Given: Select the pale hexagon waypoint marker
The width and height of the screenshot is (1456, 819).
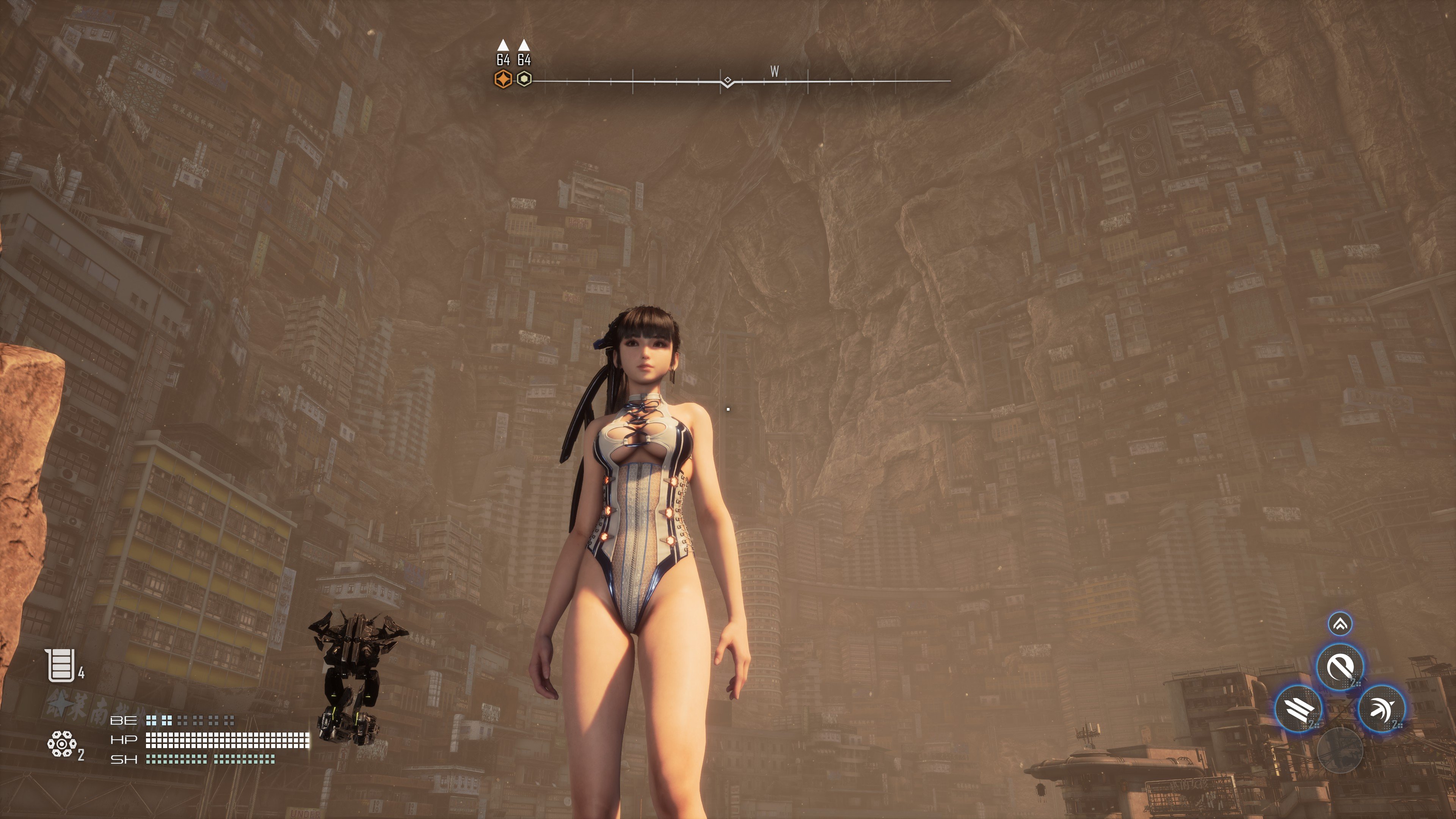Looking at the screenshot, I should click(524, 79).
